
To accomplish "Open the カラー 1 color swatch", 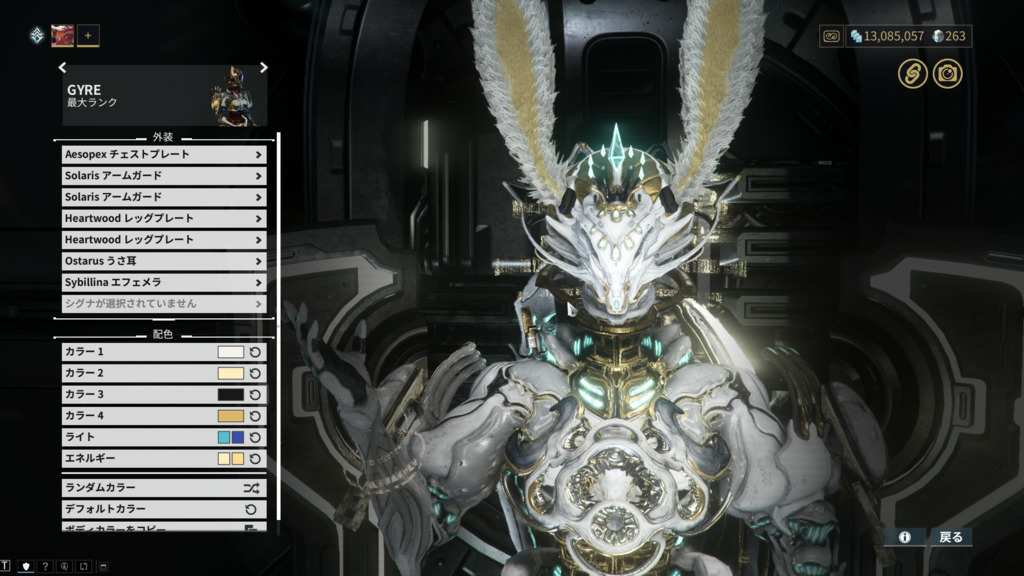I will (x=231, y=352).
